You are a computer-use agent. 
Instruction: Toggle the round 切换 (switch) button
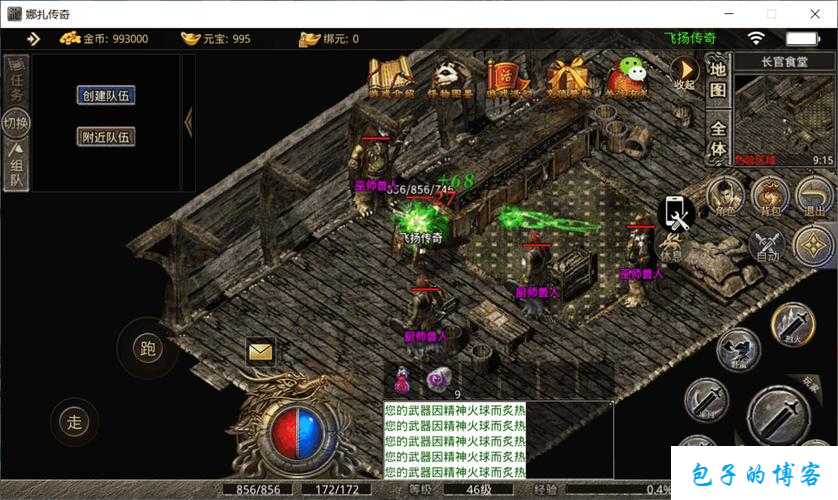point(16,124)
